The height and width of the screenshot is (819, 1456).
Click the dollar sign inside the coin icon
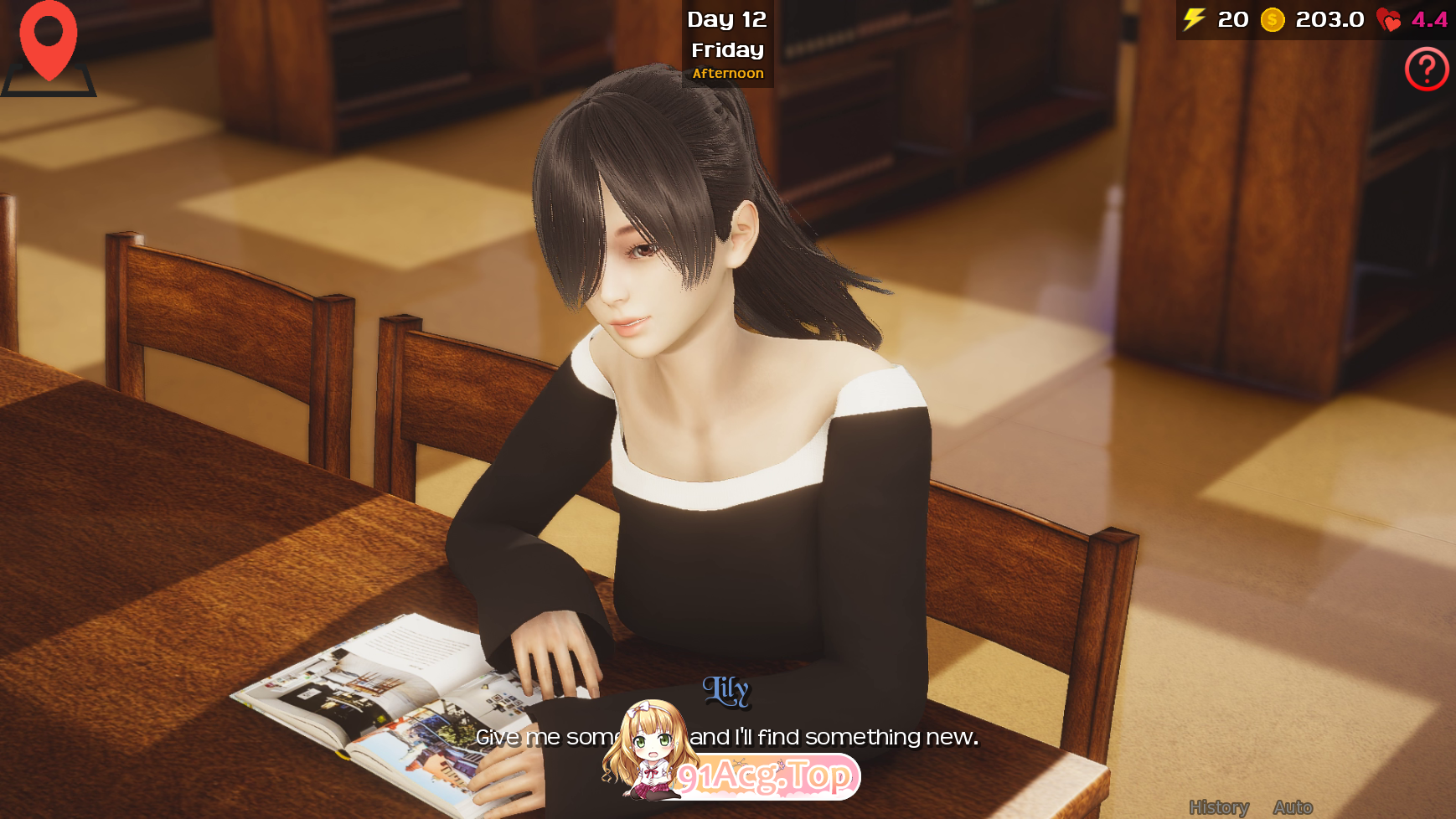pyautogui.click(x=1271, y=18)
